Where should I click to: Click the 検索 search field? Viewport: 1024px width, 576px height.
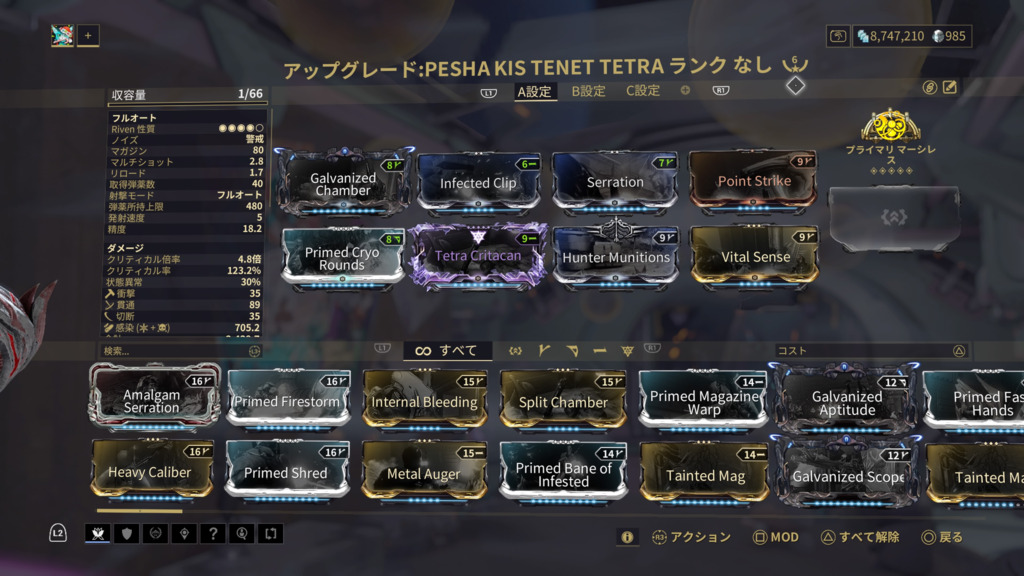(x=175, y=351)
